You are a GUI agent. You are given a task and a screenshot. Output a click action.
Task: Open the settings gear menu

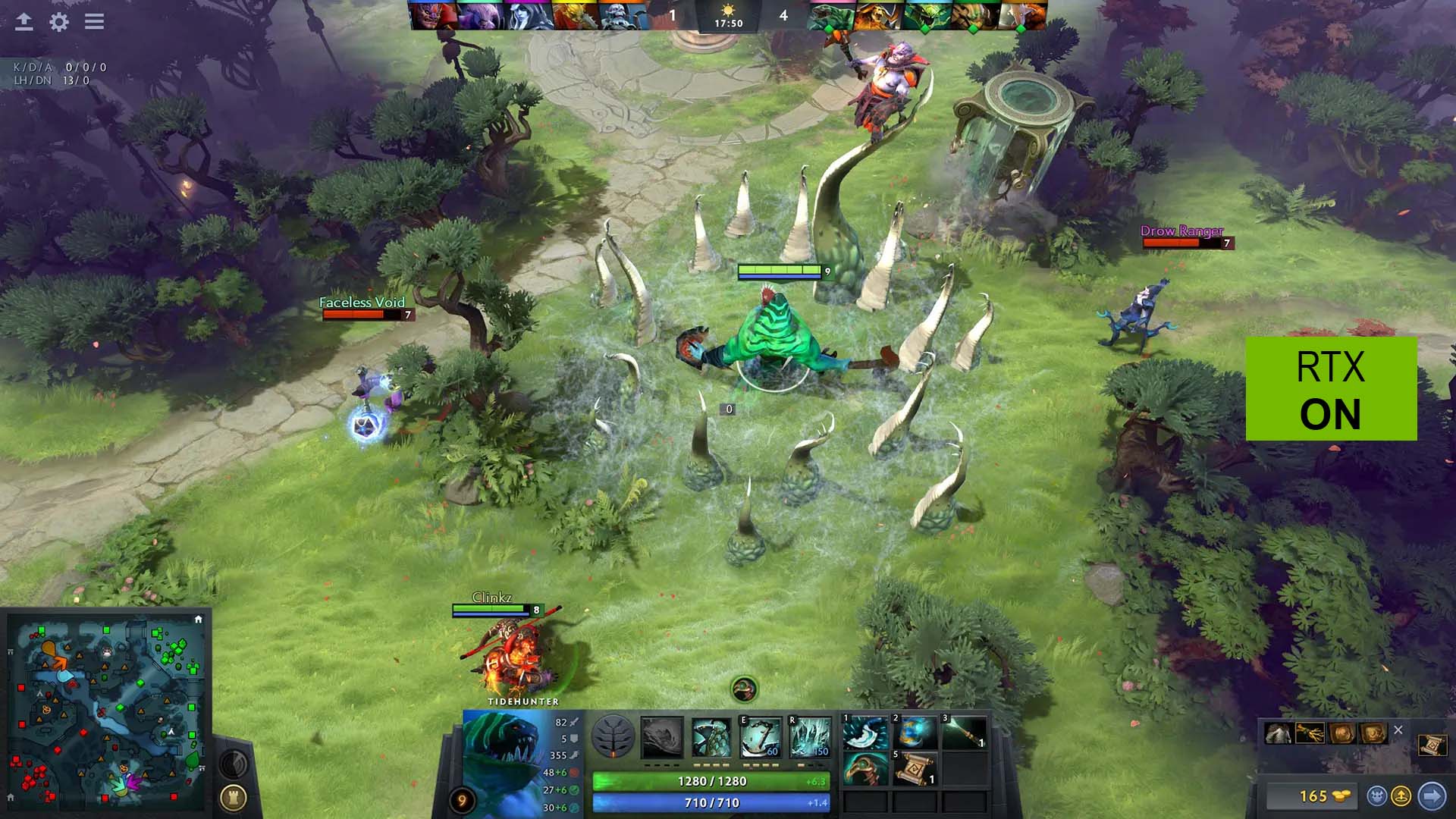point(59,22)
